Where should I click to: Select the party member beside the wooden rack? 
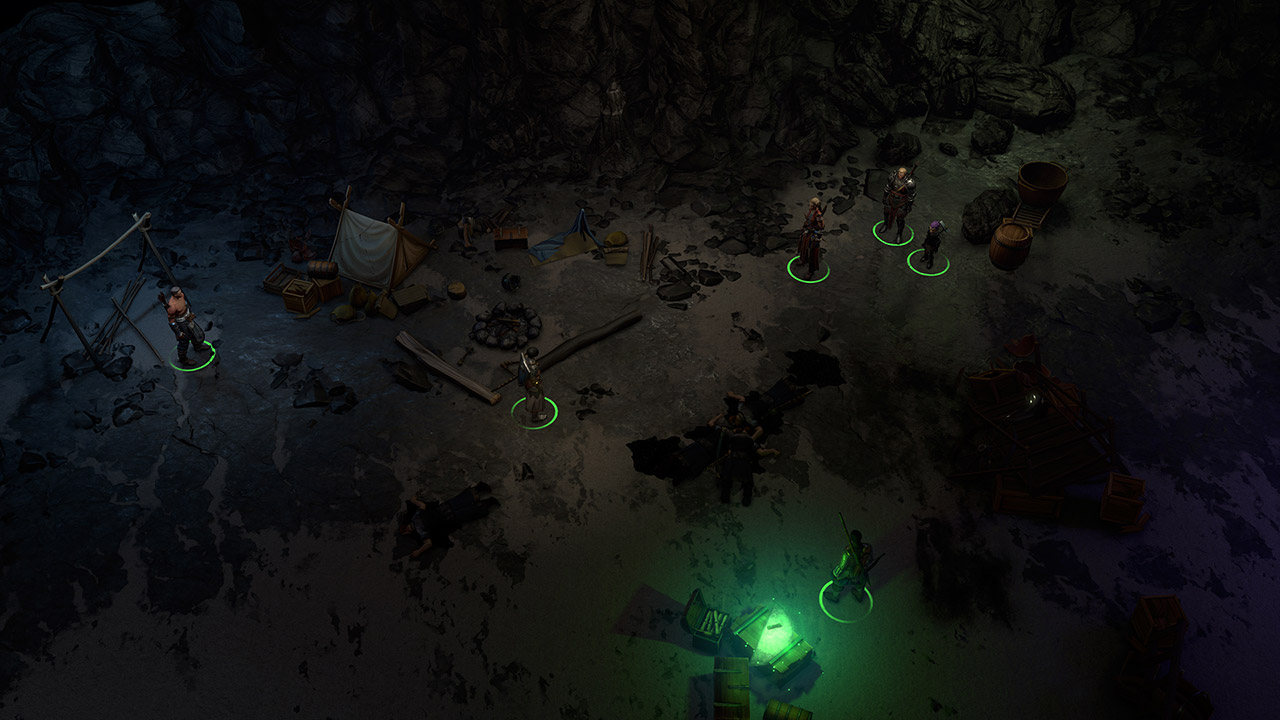[x=187, y=328]
